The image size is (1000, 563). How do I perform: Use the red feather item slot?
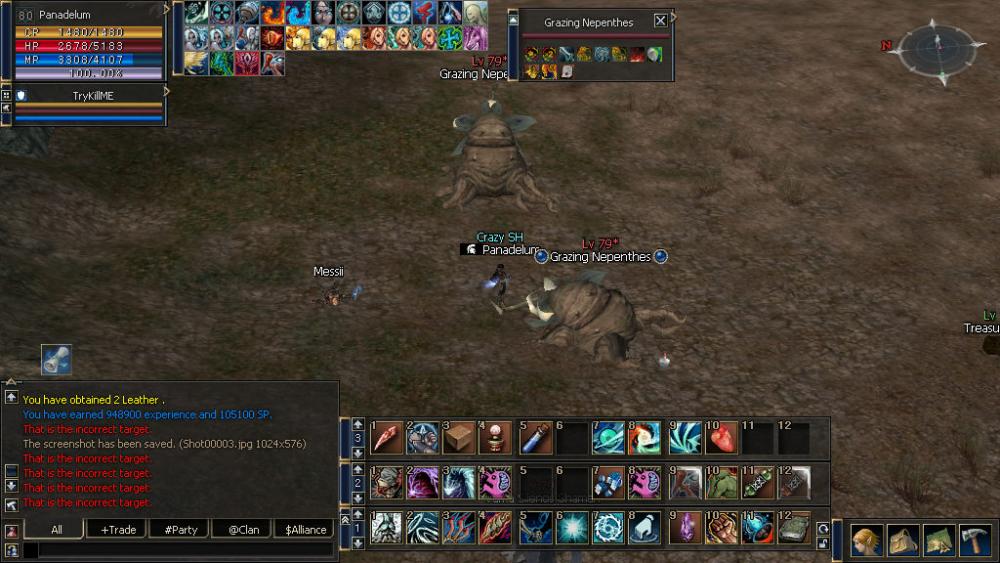tap(386, 438)
